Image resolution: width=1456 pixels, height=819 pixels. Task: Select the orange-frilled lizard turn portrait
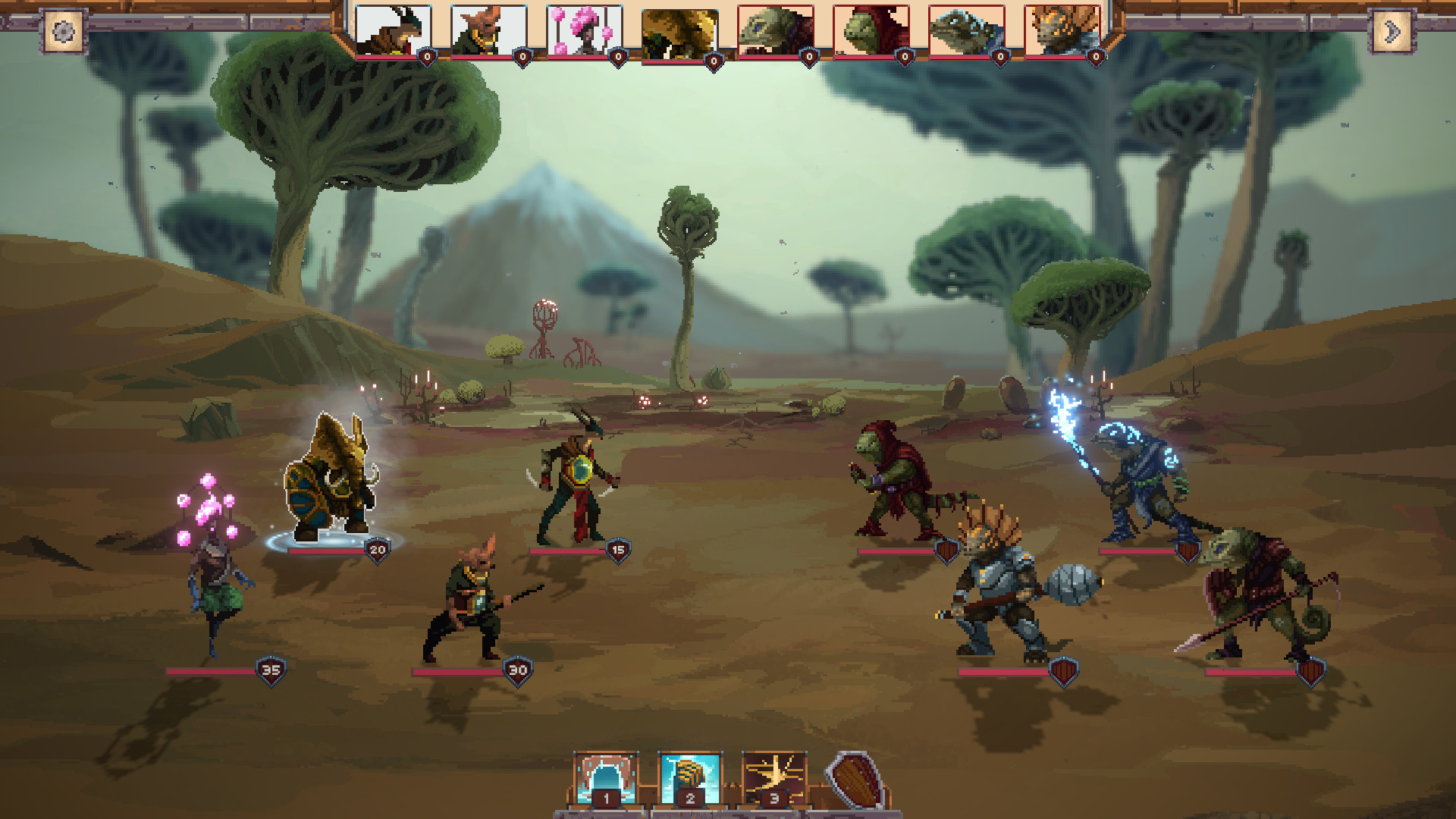[x=1062, y=31]
